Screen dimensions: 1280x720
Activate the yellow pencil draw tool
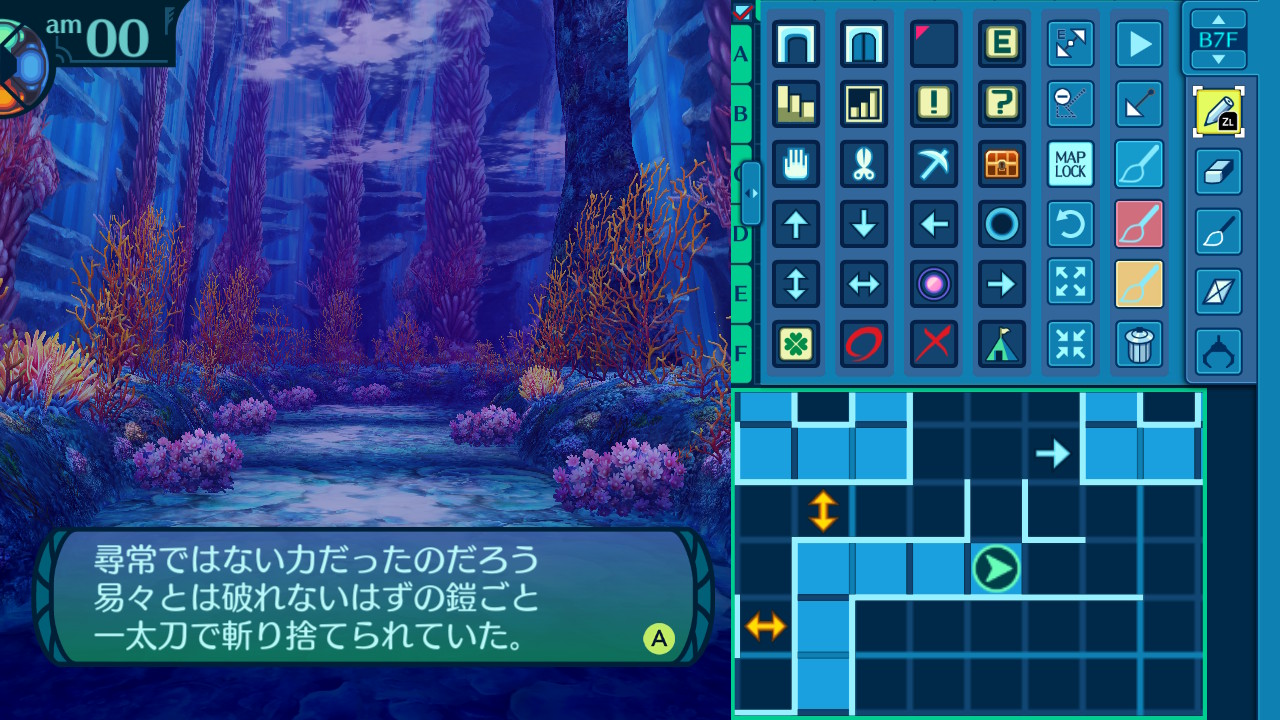[x=1219, y=112]
